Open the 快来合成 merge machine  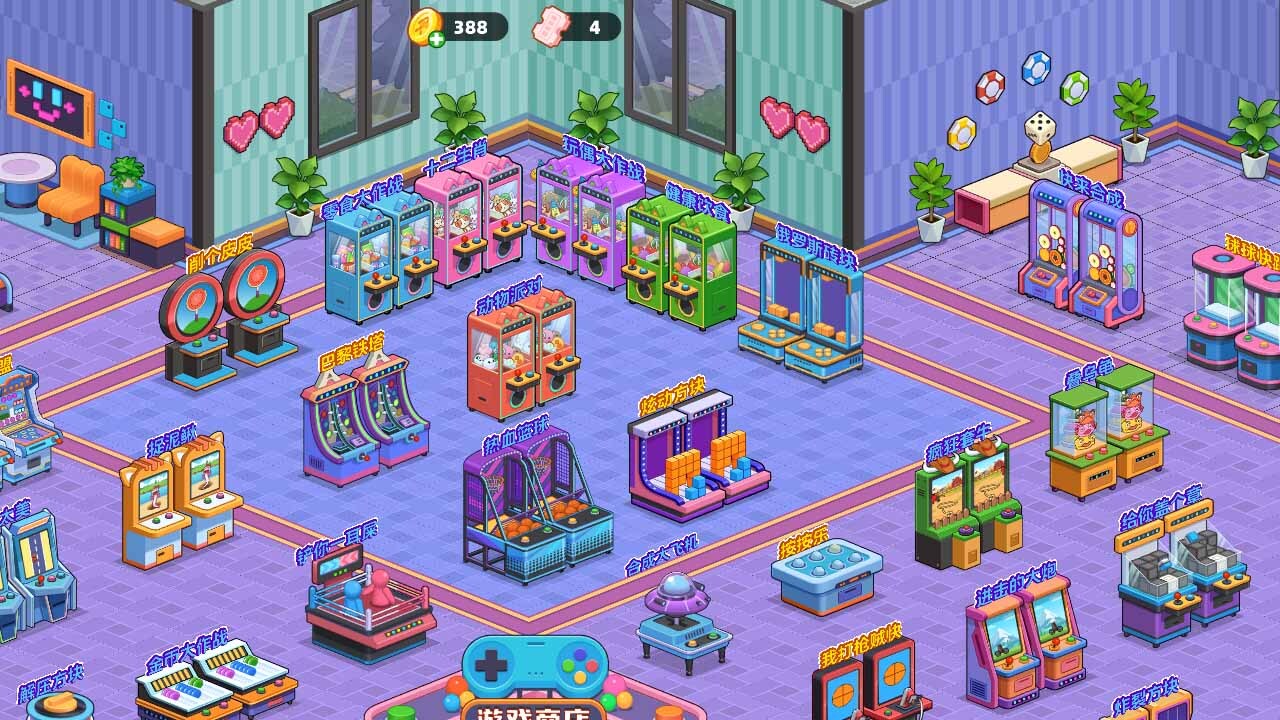click(x=1080, y=254)
